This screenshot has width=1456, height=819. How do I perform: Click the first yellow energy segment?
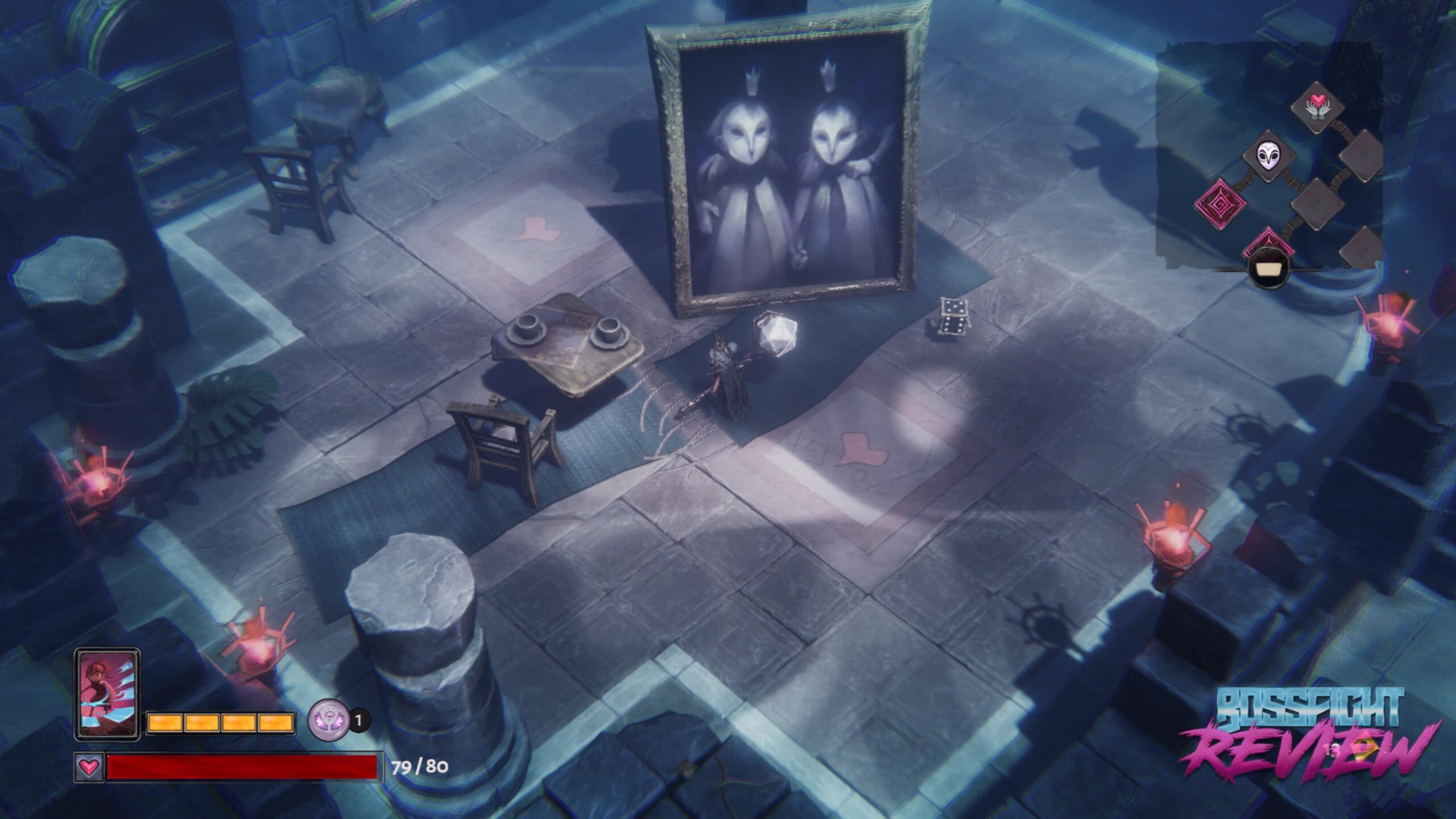coord(166,724)
